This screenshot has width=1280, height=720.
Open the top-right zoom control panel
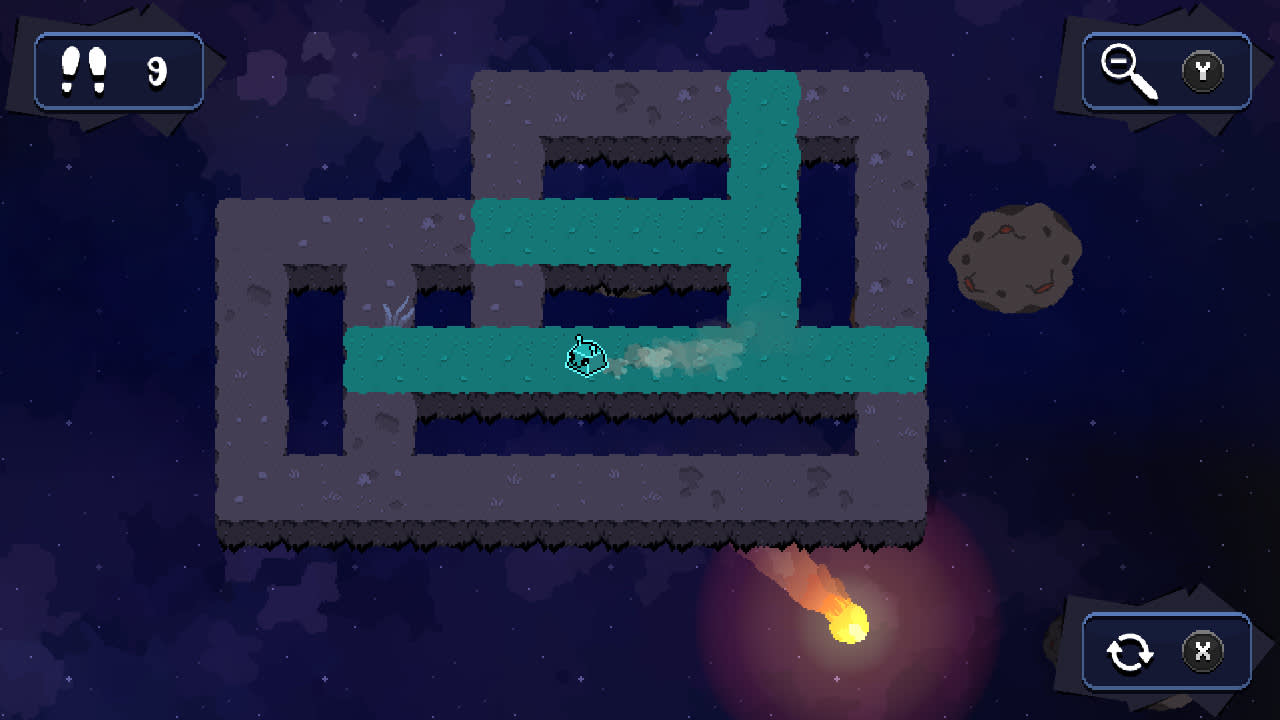point(1165,70)
